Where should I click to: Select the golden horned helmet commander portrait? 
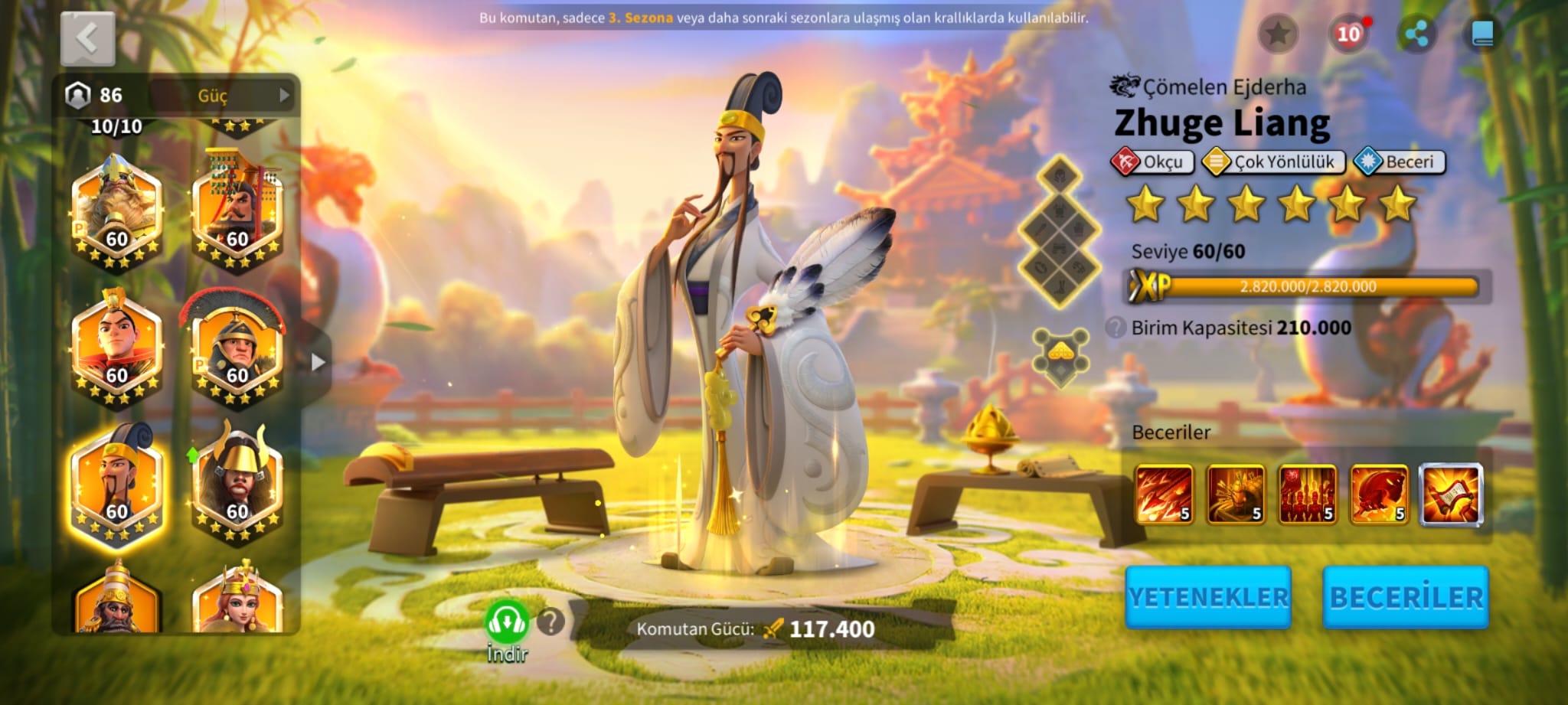click(x=236, y=484)
